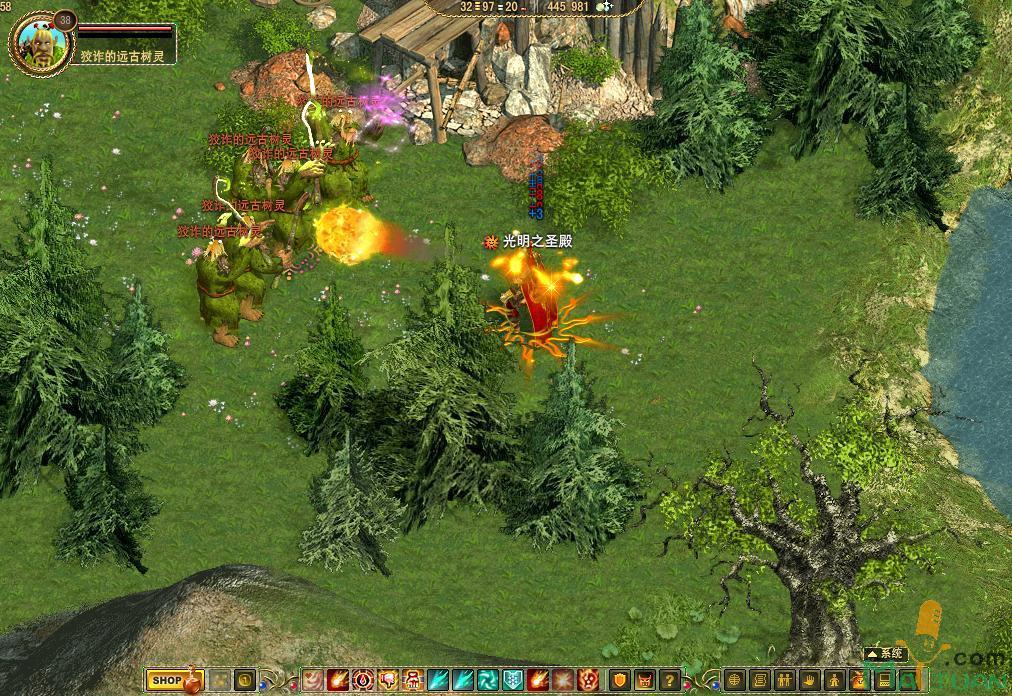The image size is (1012, 696).
Task: Activate the red target-circle skill
Action: tap(362, 680)
